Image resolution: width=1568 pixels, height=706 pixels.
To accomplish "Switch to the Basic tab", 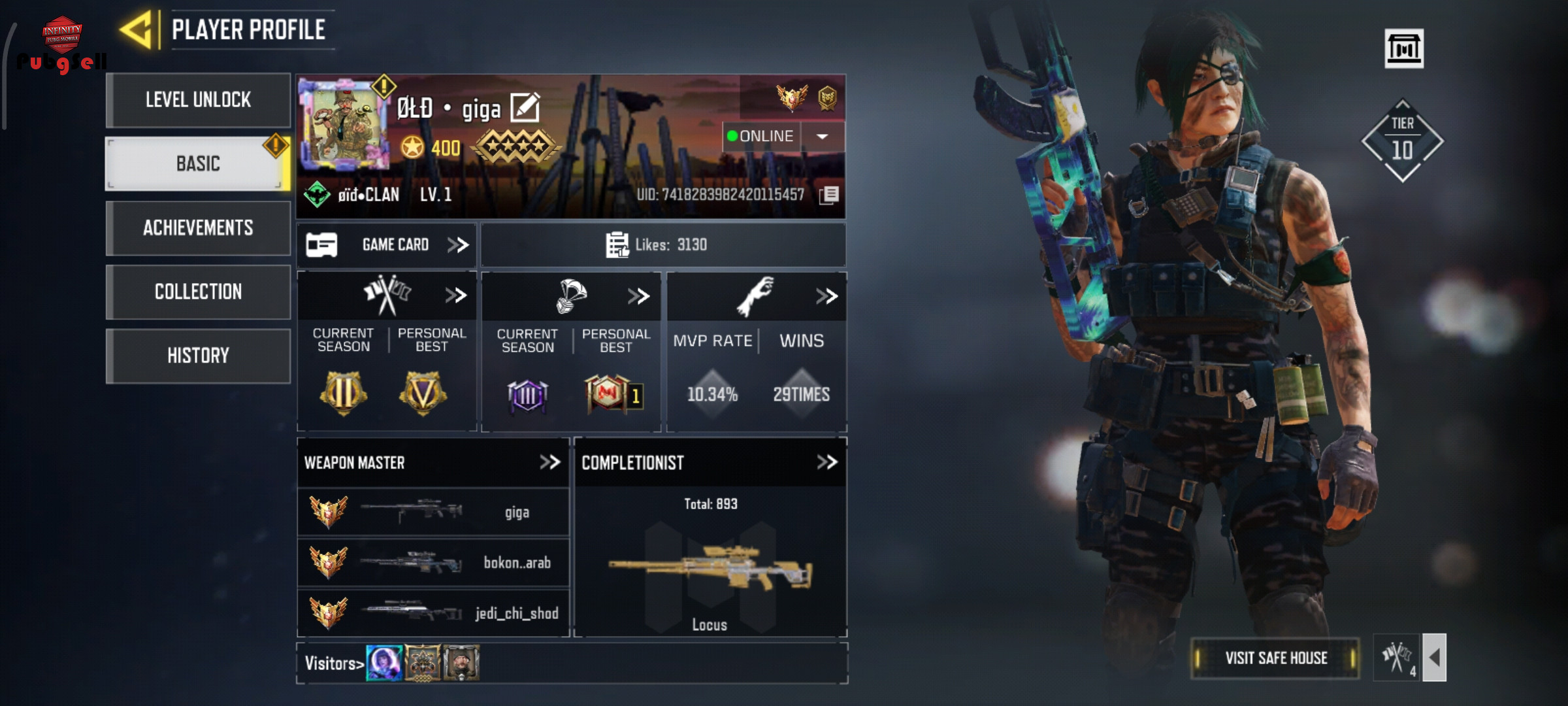I will point(198,163).
